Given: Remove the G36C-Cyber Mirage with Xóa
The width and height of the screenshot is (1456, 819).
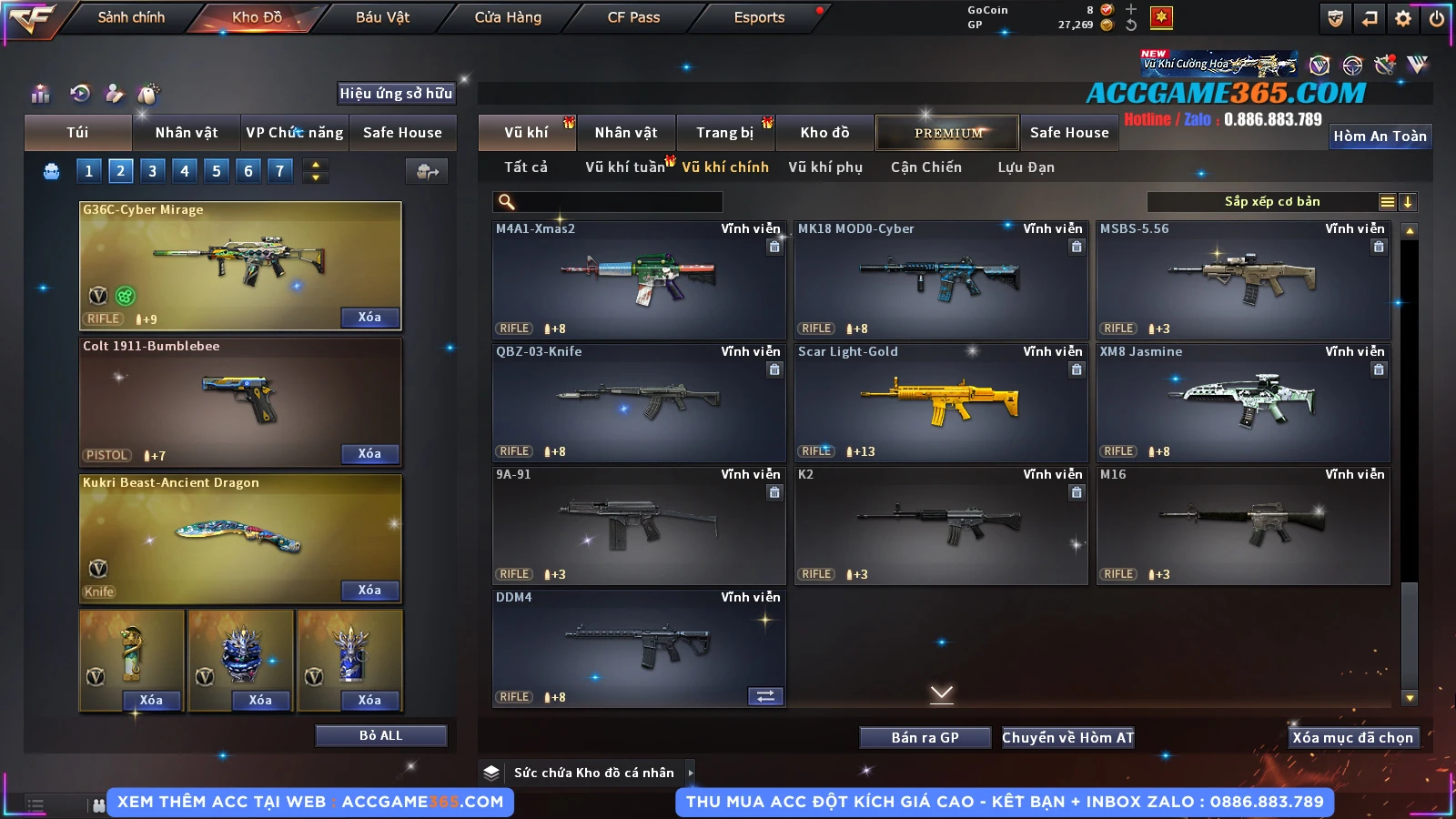Looking at the screenshot, I should [x=369, y=318].
